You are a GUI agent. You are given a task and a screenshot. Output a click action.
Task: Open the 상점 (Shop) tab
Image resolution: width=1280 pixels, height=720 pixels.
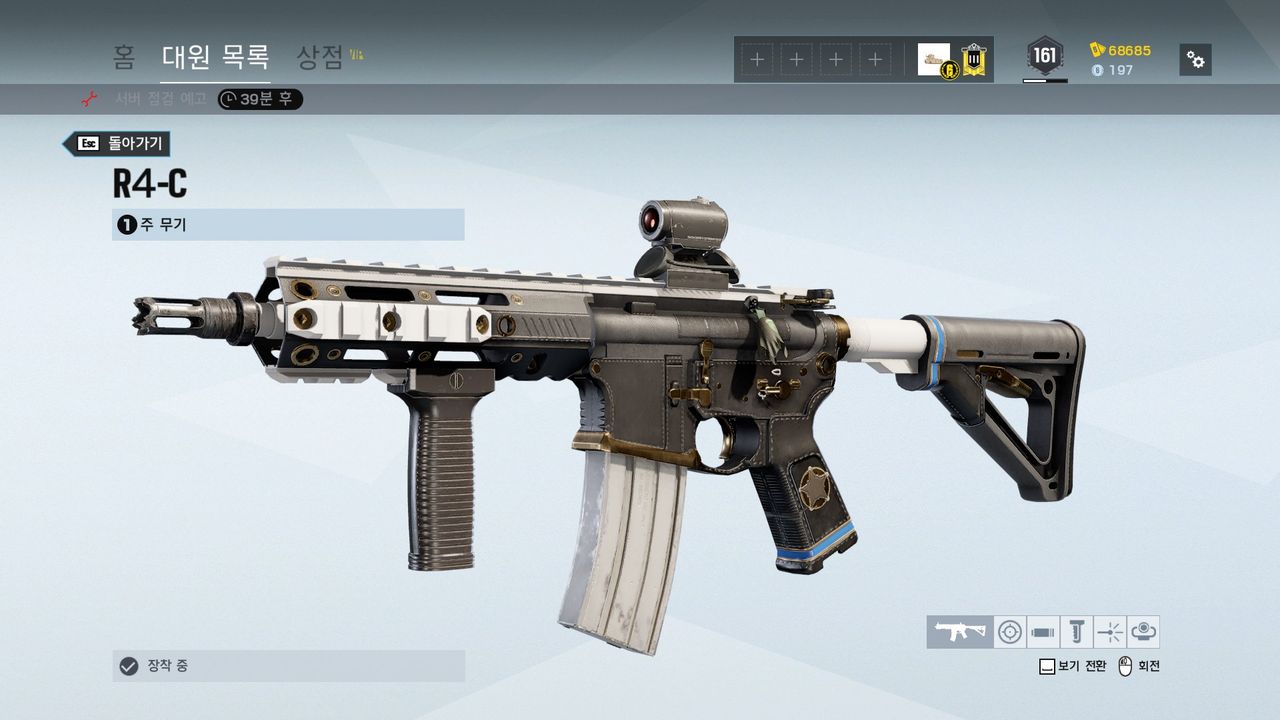point(321,57)
